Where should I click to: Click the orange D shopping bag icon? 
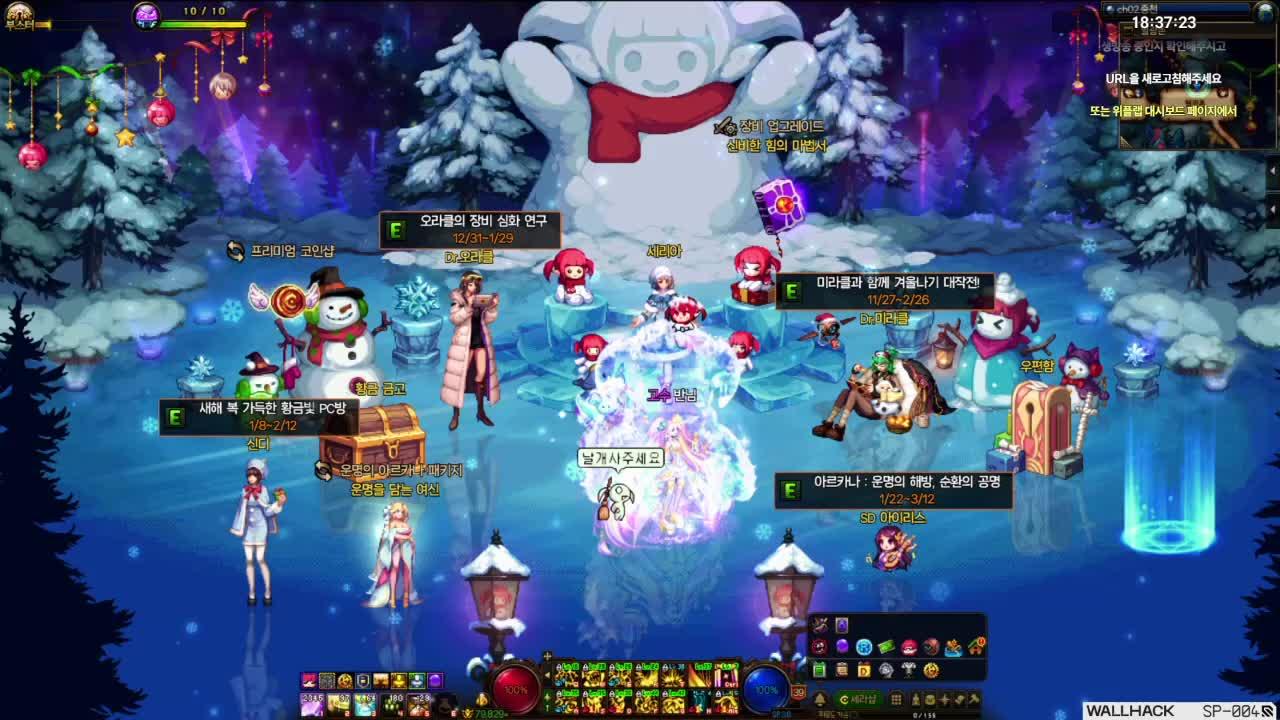[864, 670]
